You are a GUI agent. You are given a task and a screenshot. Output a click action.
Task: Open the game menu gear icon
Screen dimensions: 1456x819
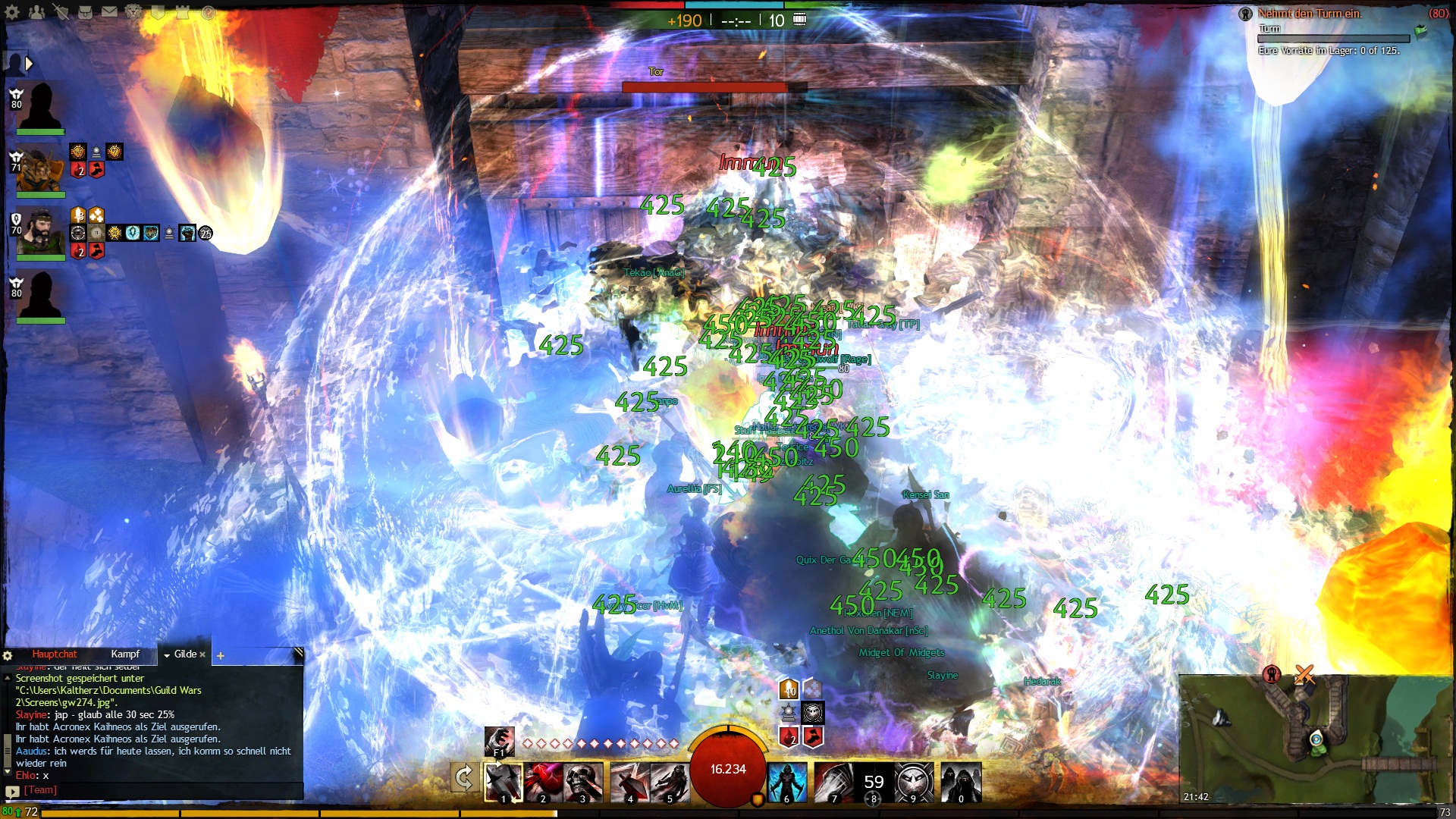point(12,12)
